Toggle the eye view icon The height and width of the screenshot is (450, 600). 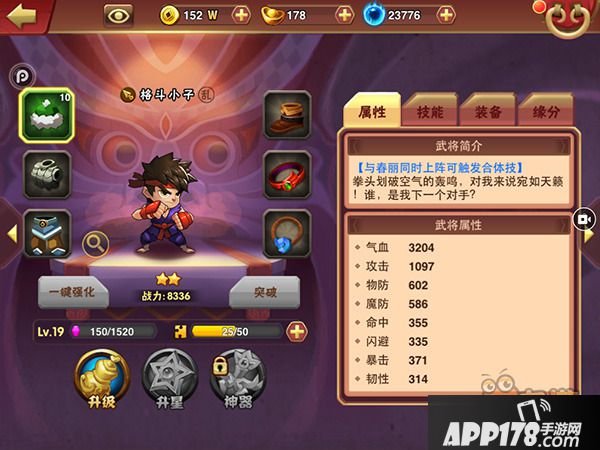coord(119,15)
